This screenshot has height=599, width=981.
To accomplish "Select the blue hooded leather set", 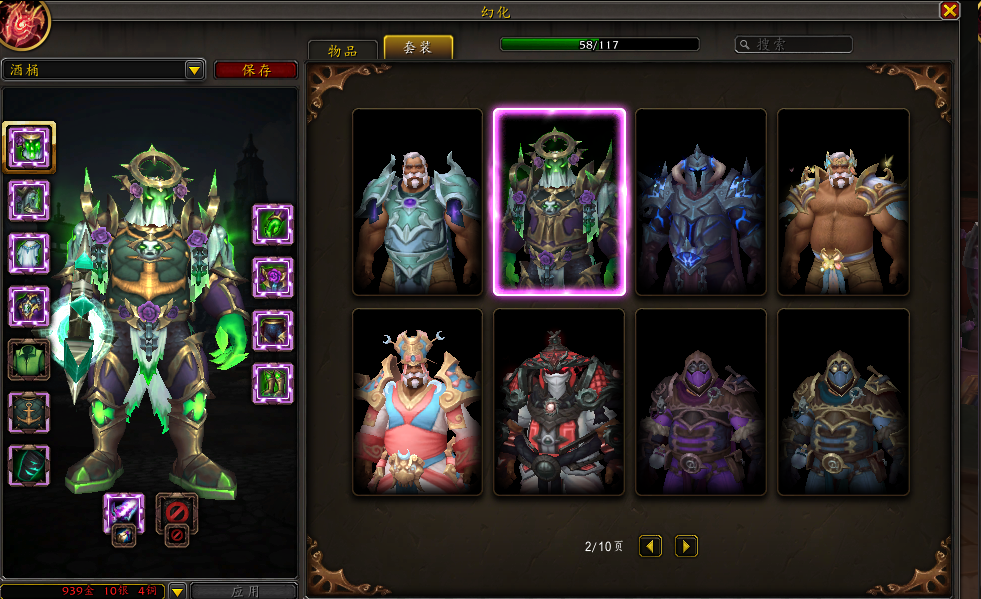I will 843,402.
